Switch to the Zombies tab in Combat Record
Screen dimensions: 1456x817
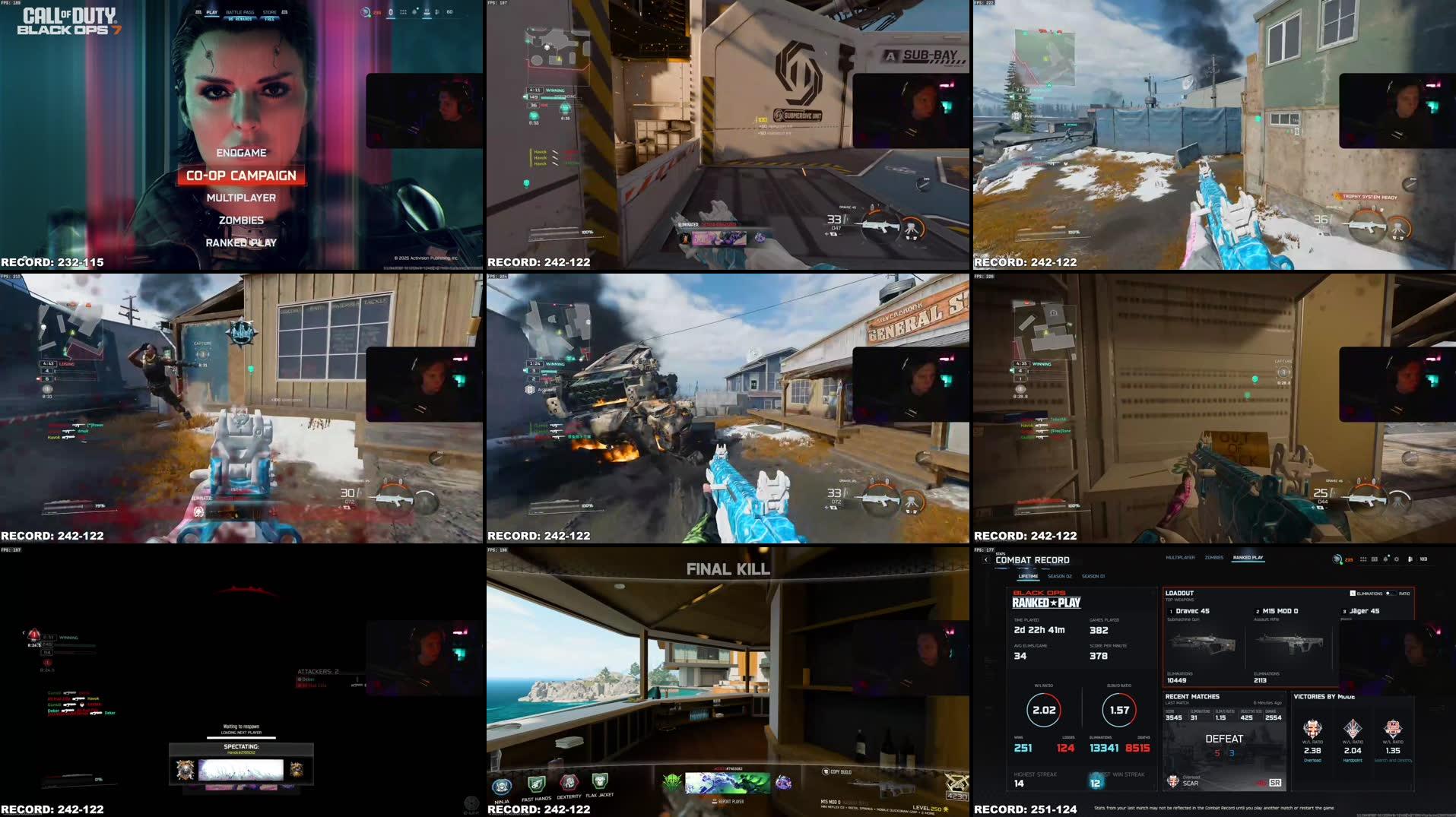(x=1214, y=557)
